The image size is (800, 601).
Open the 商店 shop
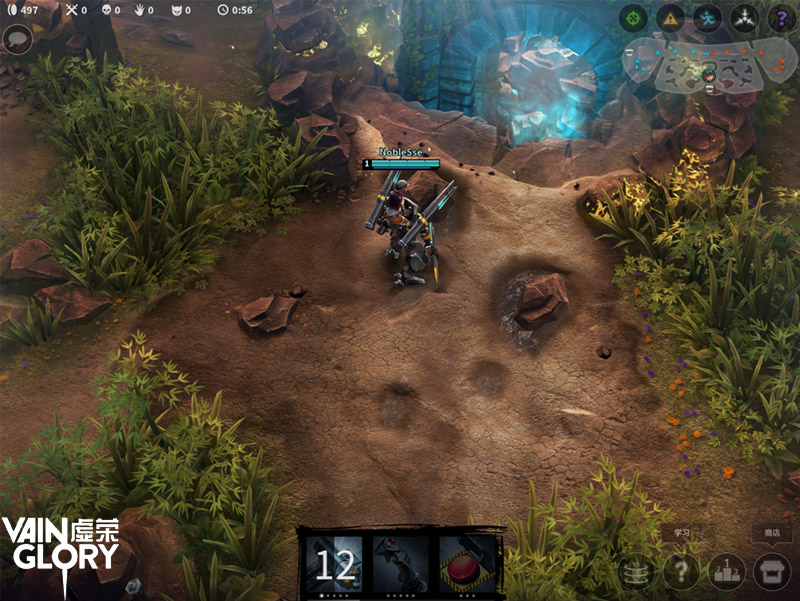(x=771, y=572)
